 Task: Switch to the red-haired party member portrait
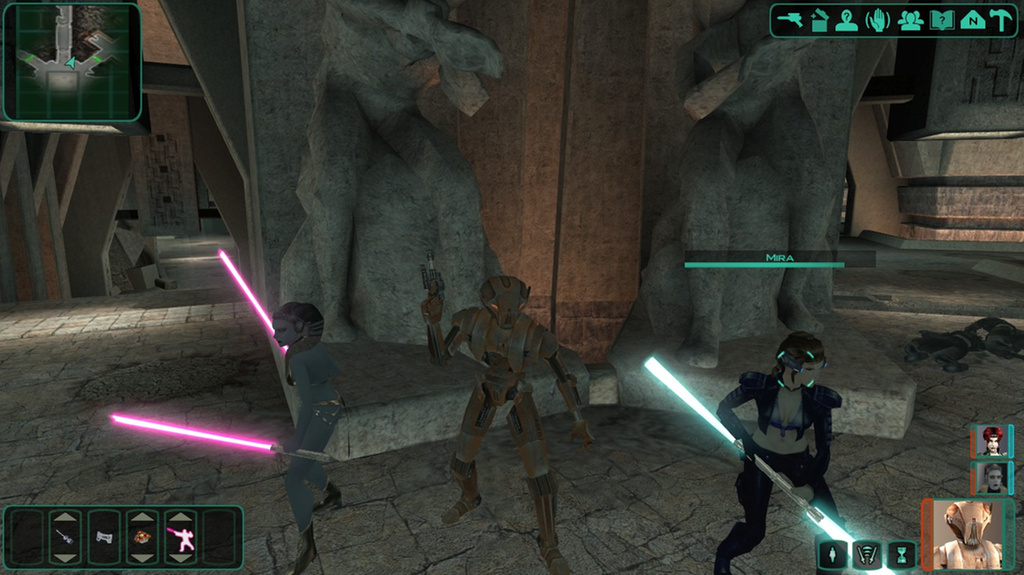coord(991,441)
